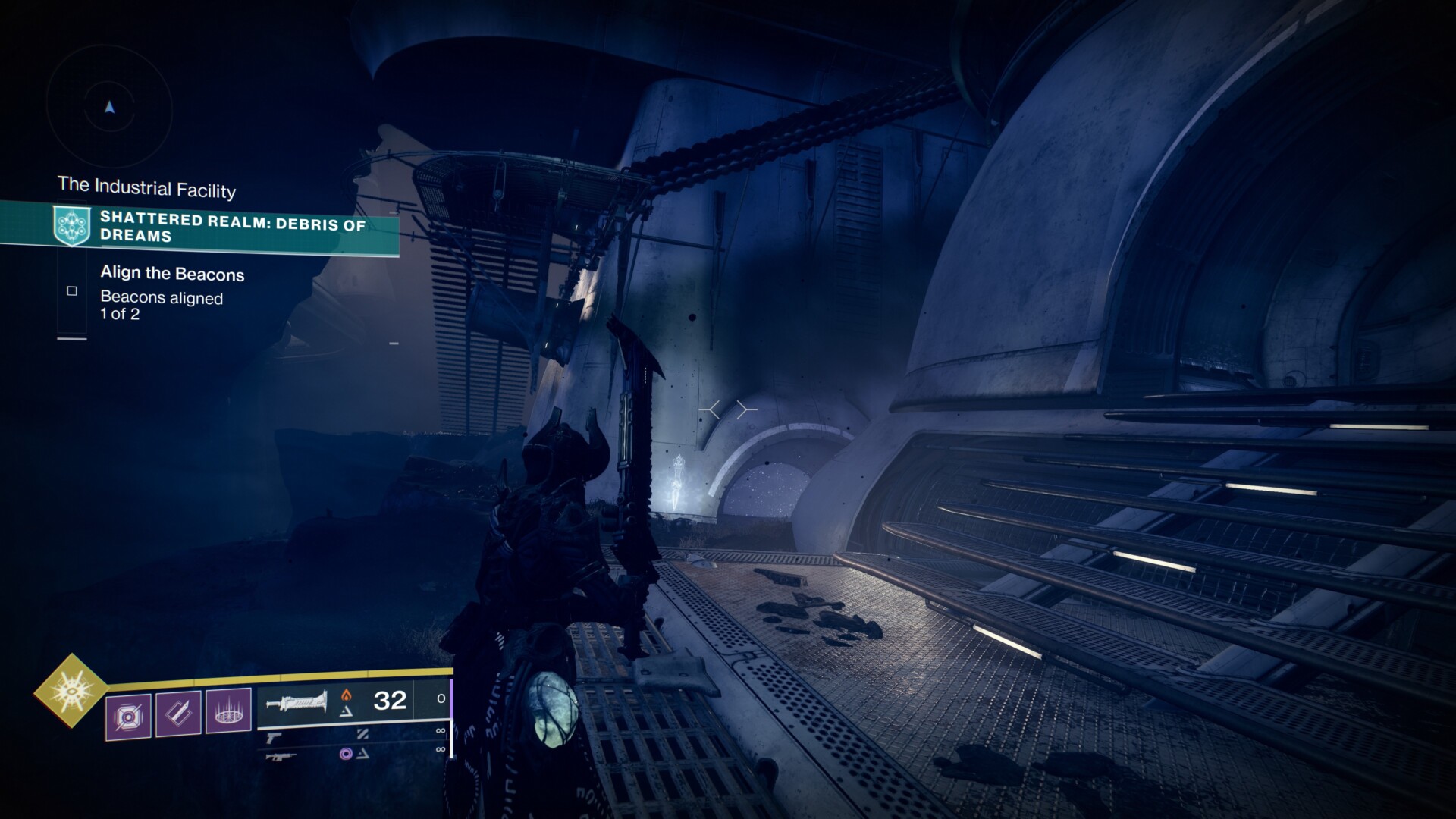Click the compass north arrow marker

point(111,108)
